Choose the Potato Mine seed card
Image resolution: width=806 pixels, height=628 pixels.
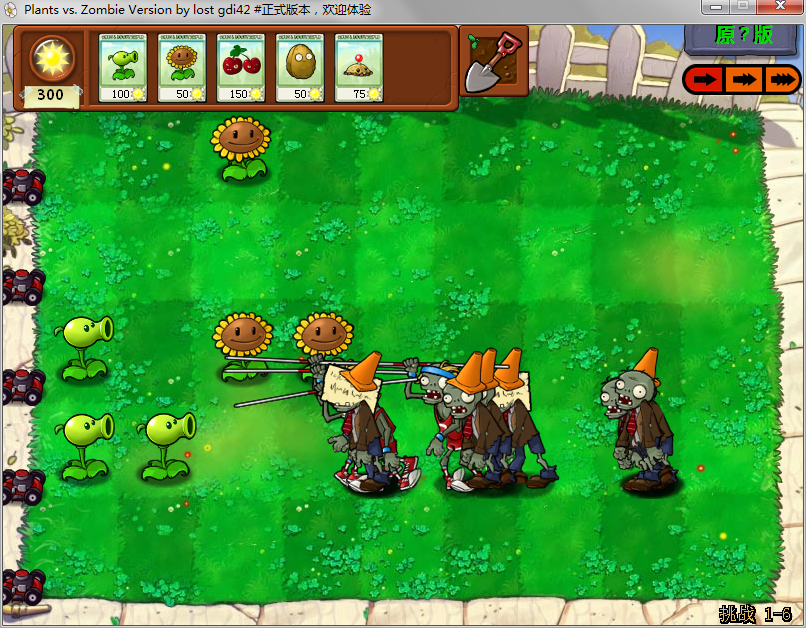coord(359,68)
